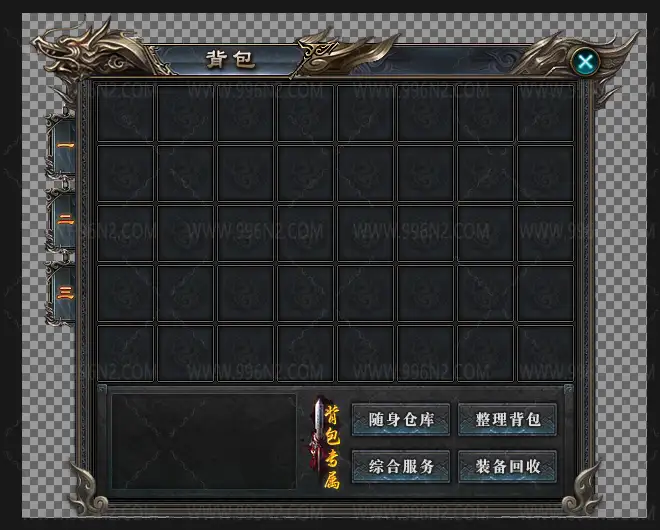The width and height of the screenshot is (660, 530).
Task: Switch to backpack page tab 一
Action: 64,146
